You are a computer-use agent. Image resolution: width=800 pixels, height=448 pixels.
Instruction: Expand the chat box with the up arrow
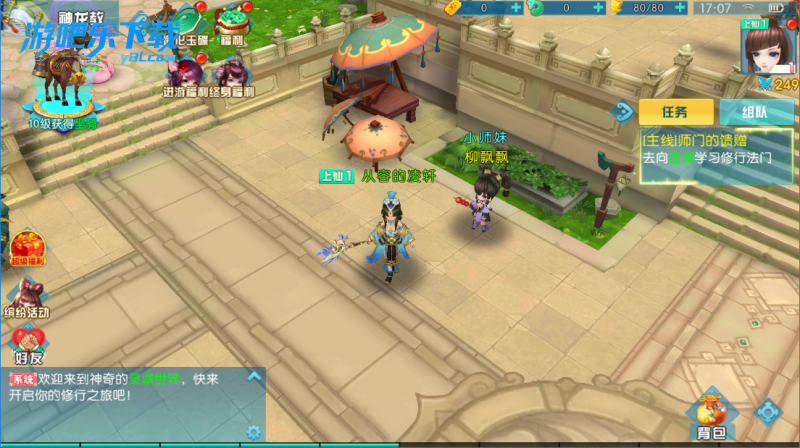click(x=254, y=377)
